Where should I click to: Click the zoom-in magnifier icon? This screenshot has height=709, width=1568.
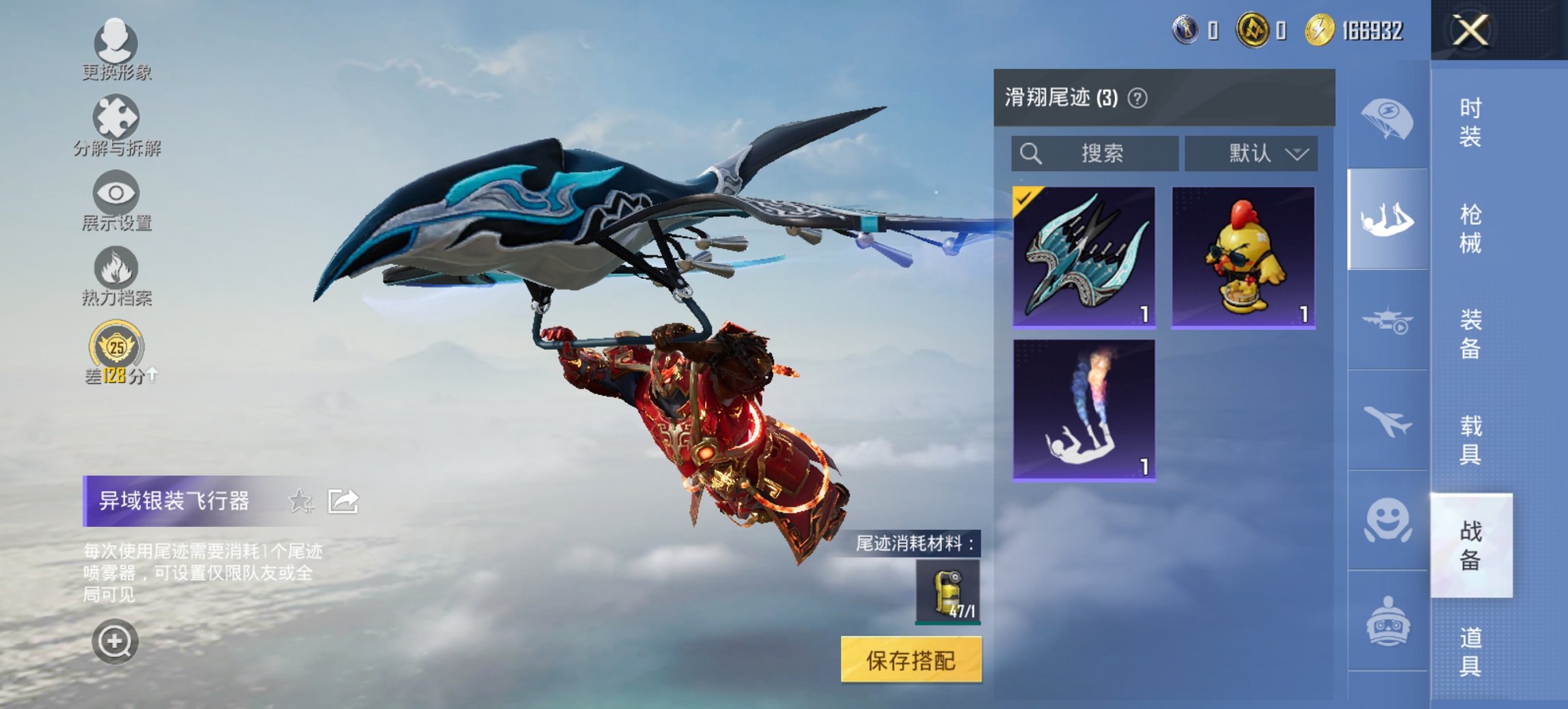[x=116, y=643]
